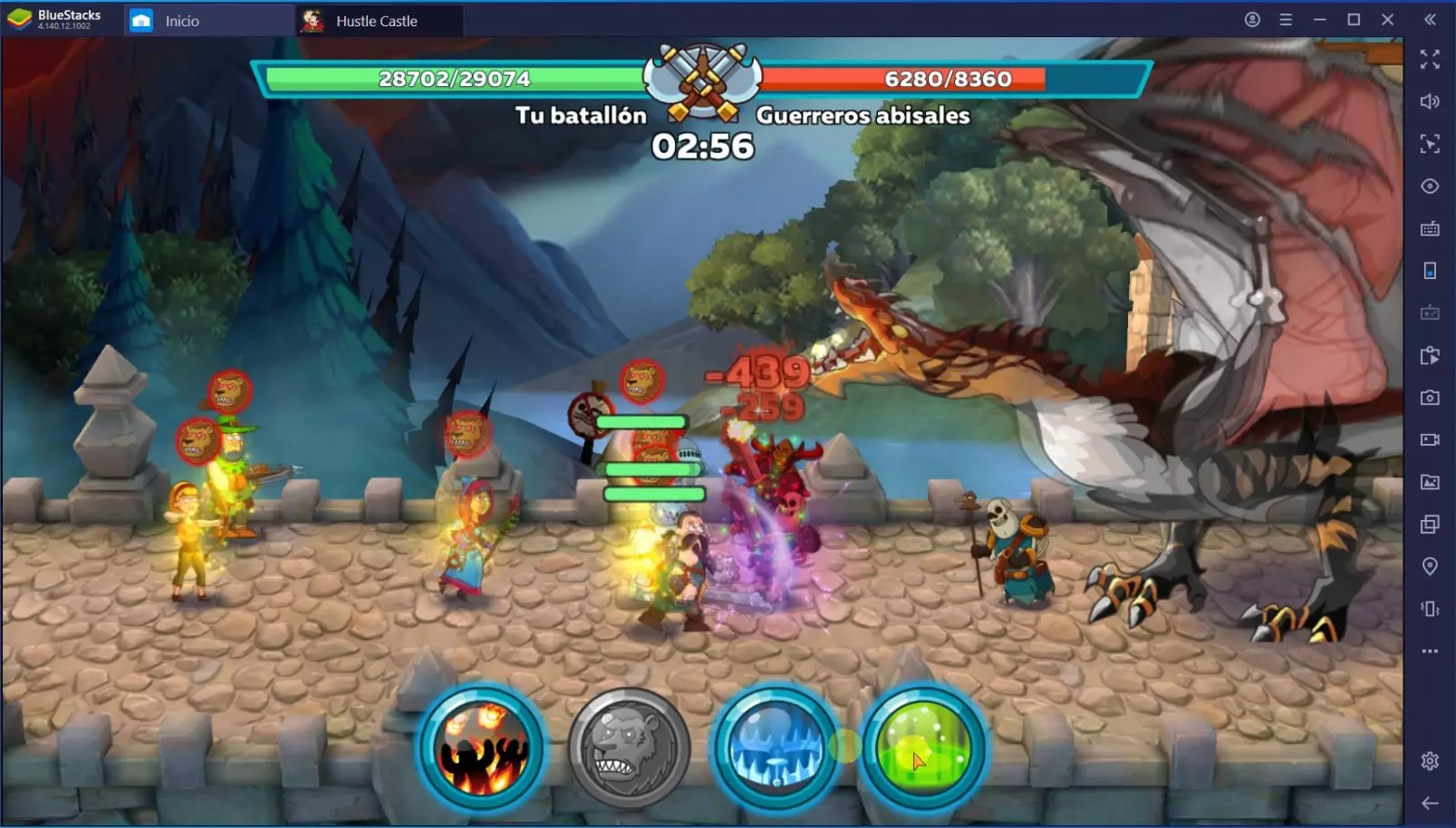Screen dimensions: 1456x828
Task: Close the BlueStacks window
Action: 1387,20
